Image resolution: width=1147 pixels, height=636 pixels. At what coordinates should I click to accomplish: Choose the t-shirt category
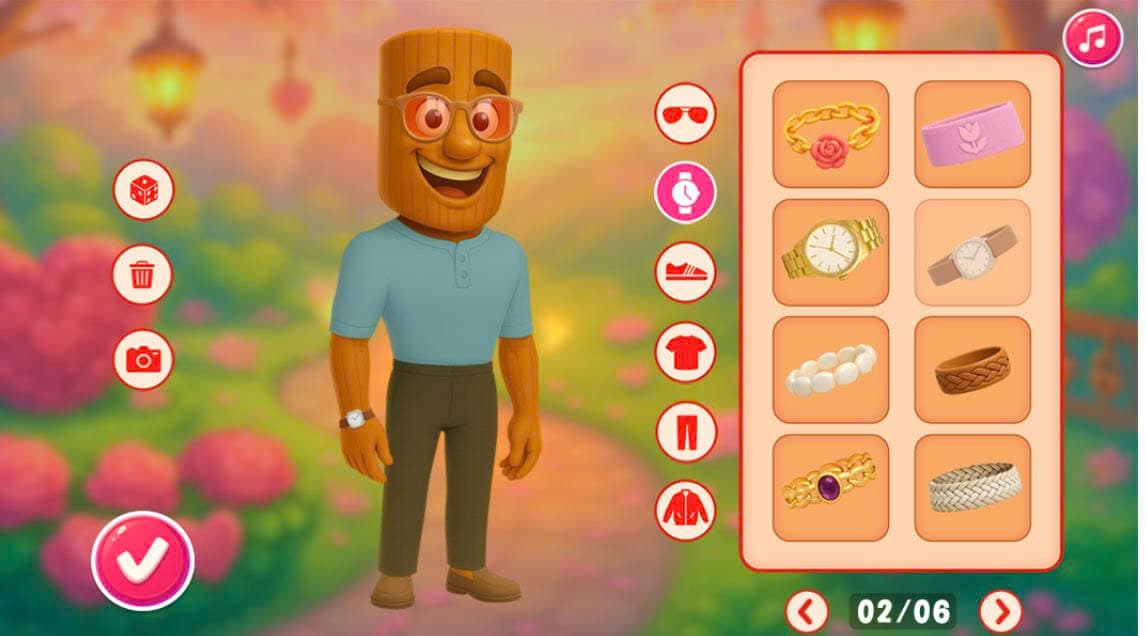[x=685, y=352]
